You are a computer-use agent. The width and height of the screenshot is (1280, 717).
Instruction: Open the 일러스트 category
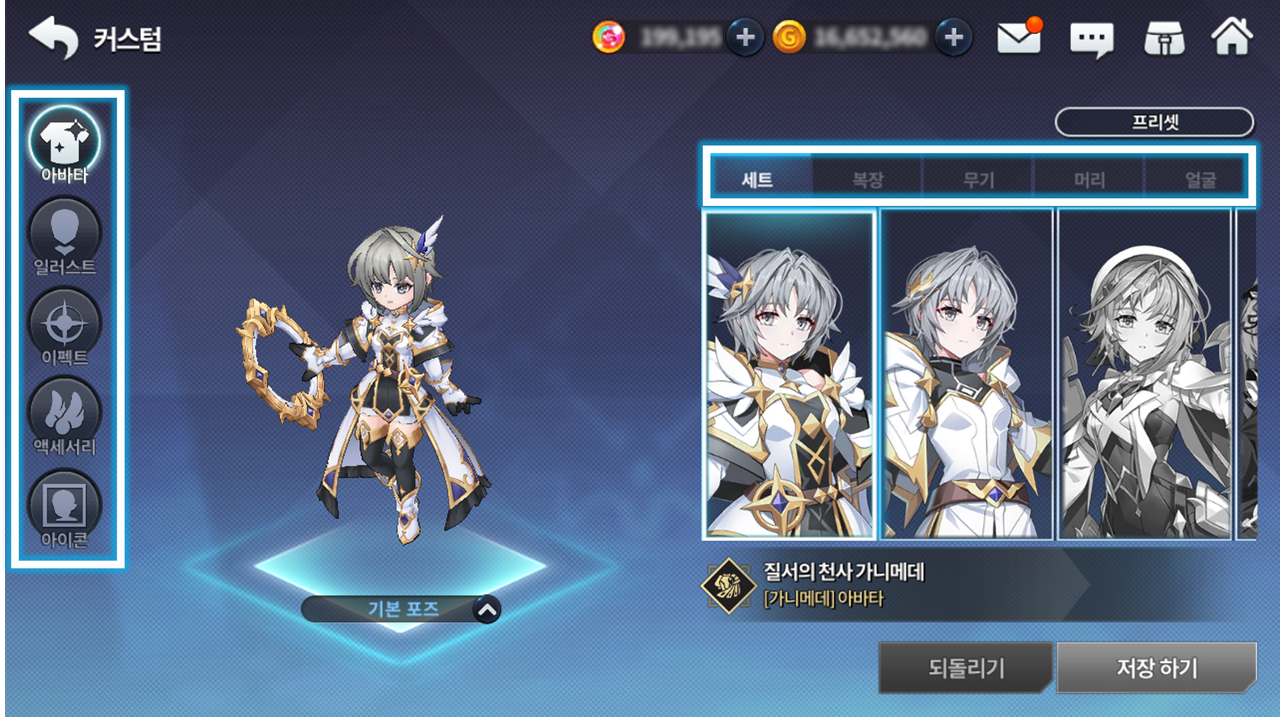65,238
